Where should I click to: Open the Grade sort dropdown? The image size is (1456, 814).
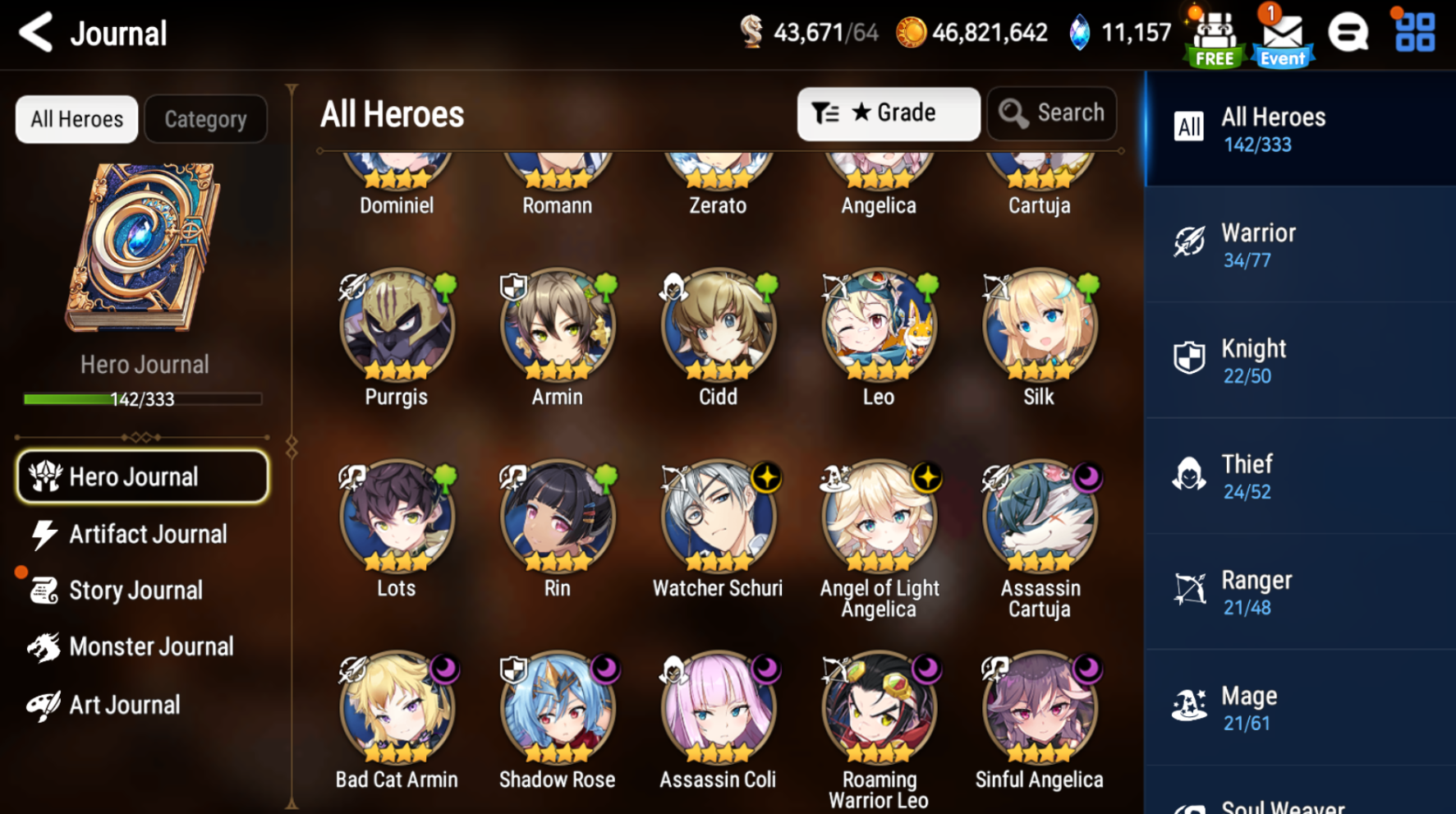888,113
